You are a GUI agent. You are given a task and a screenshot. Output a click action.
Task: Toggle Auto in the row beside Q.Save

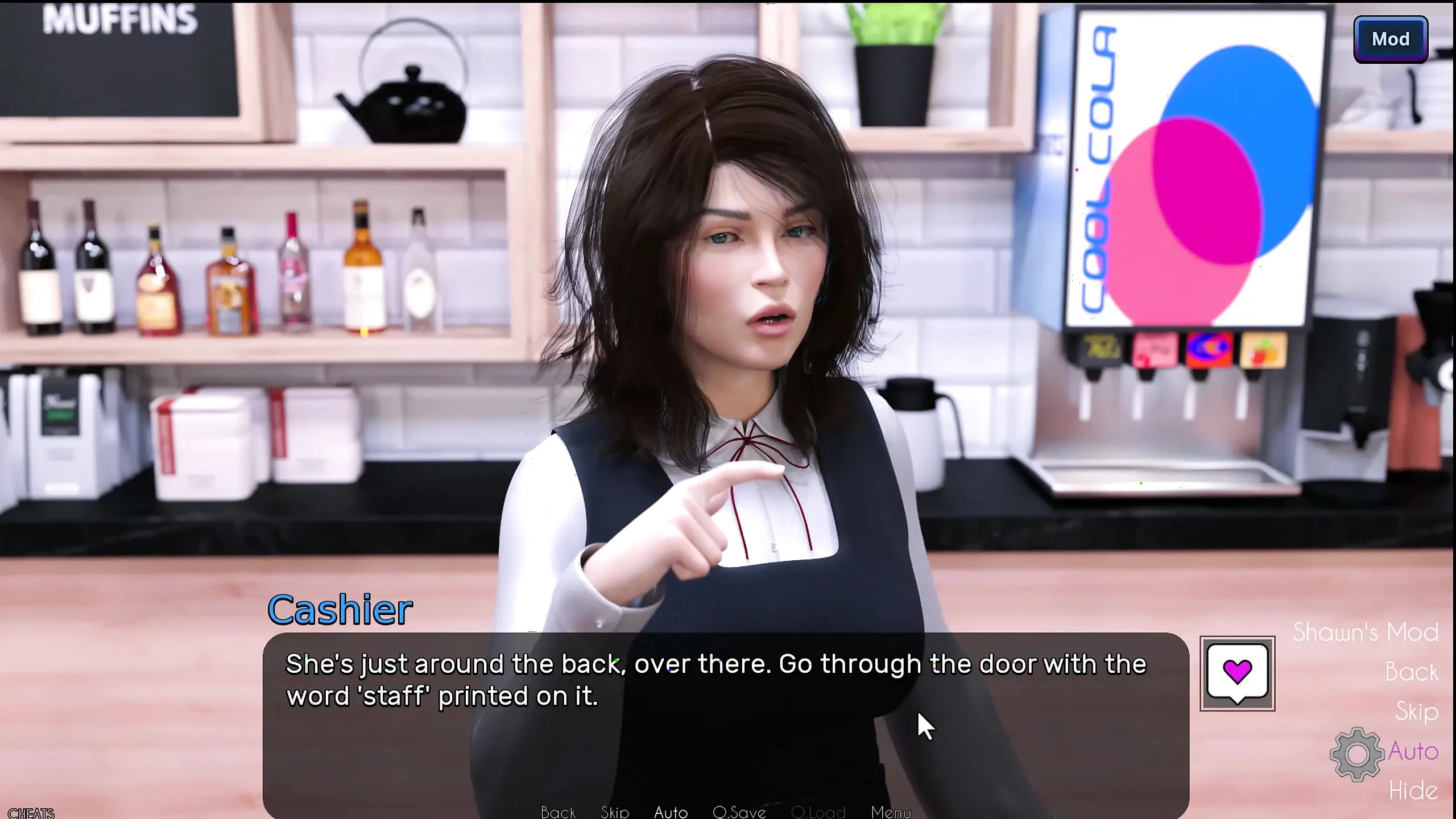pos(671,812)
